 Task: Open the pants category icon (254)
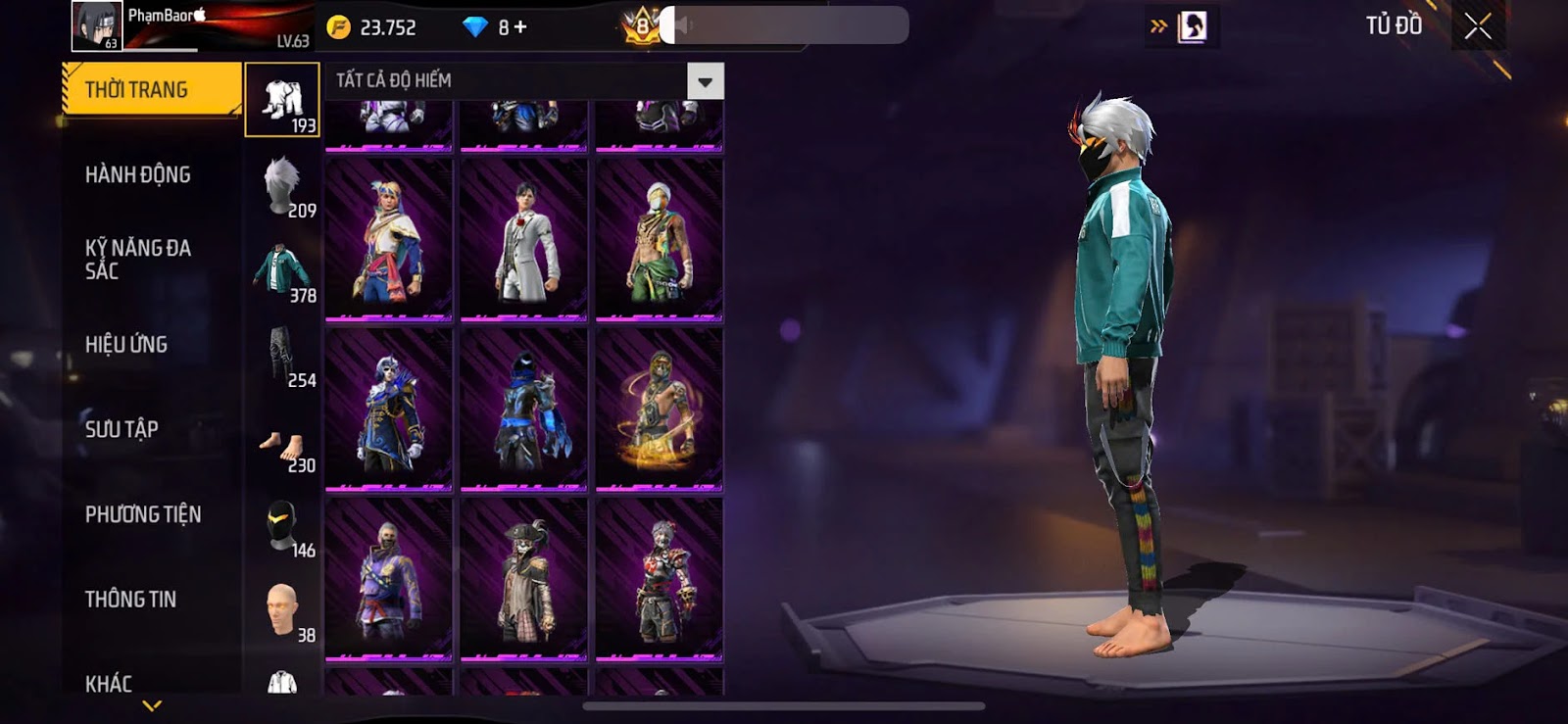[283, 356]
